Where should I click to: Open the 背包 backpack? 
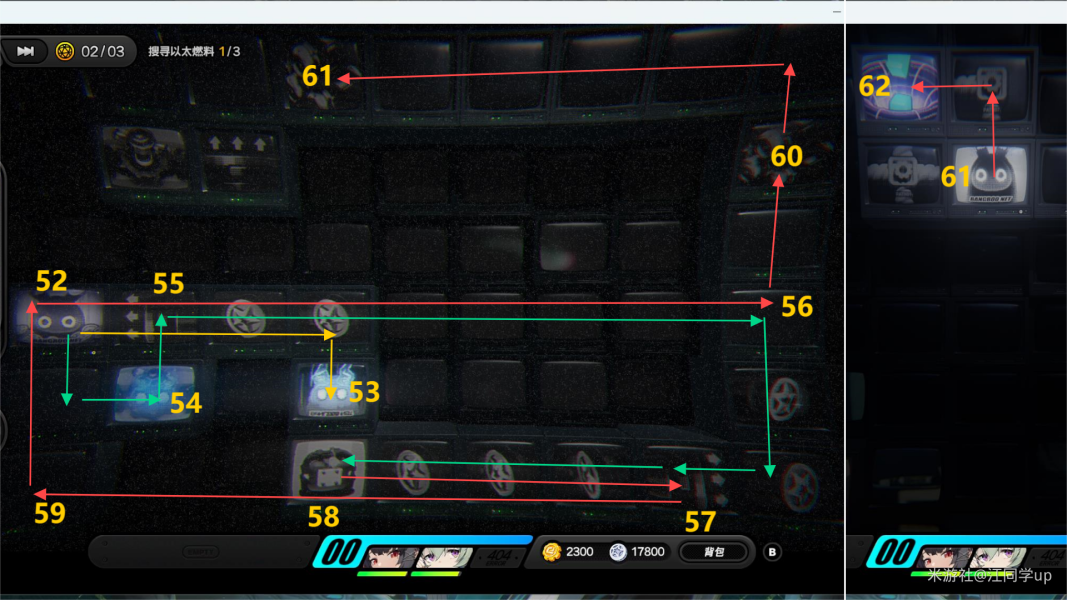tap(714, 552)
